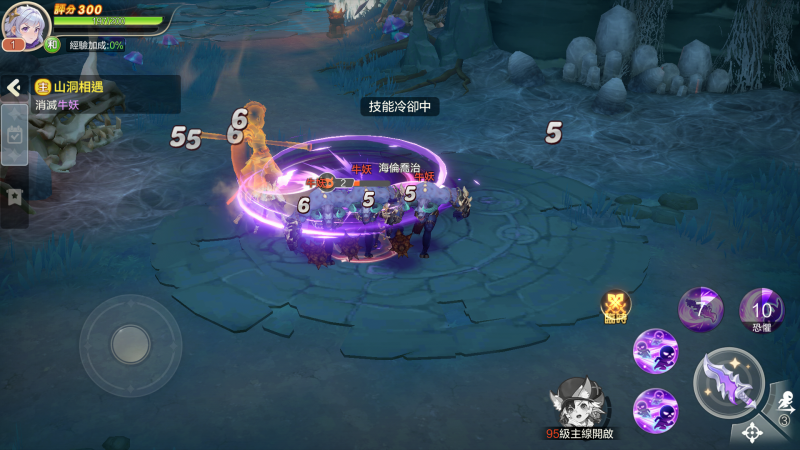This screenshot has width=800, height=450.
Task: Open the 山洞相遇 main quest tracker
Action: pyautogui.click(x=105, y=95)
